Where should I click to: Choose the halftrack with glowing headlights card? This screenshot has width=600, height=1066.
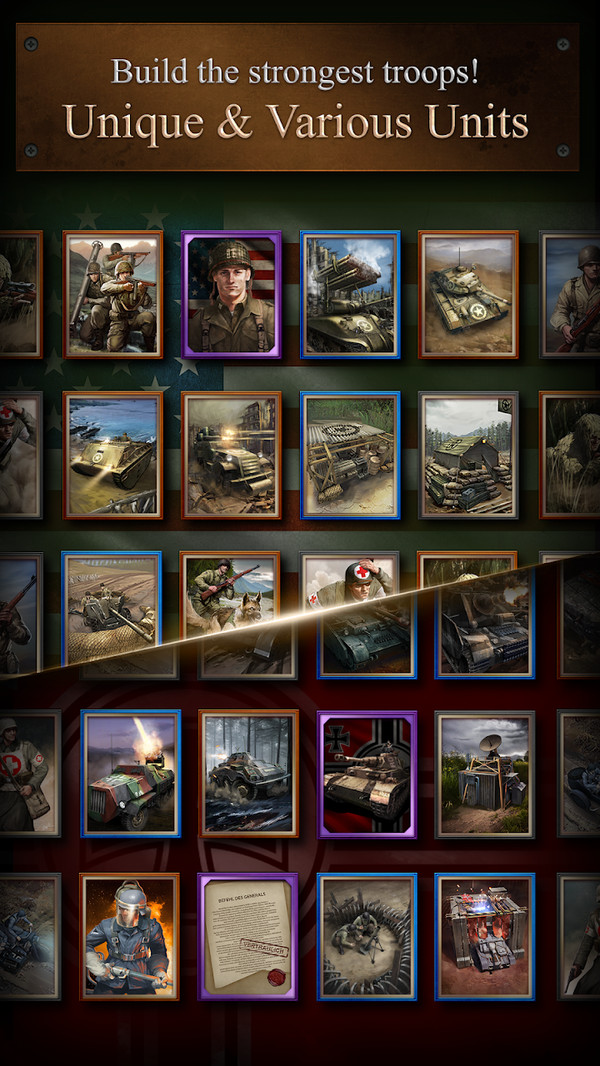click(x=231, y=454)
